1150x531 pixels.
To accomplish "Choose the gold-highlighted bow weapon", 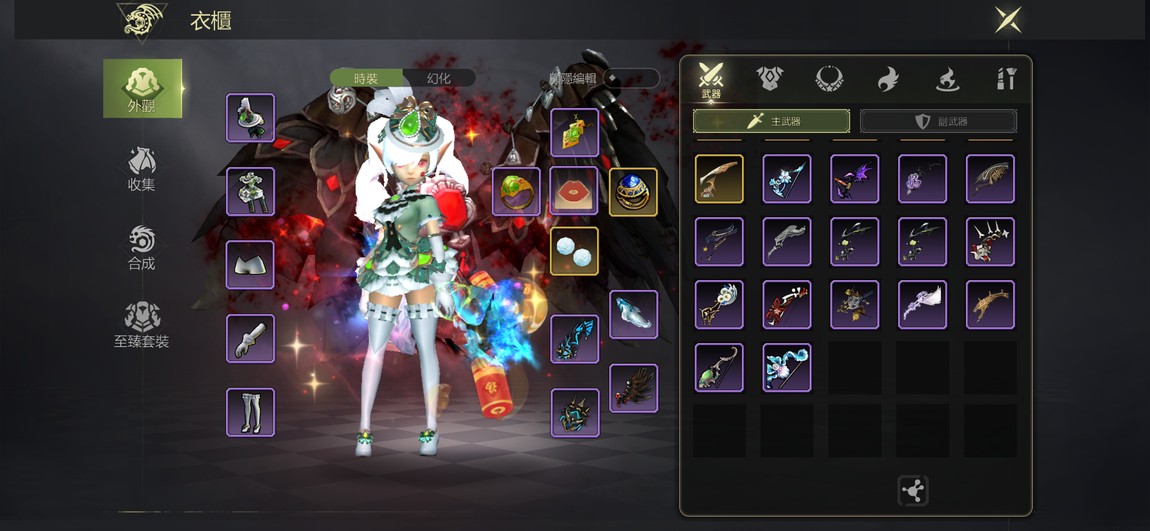I will (719, 179).
